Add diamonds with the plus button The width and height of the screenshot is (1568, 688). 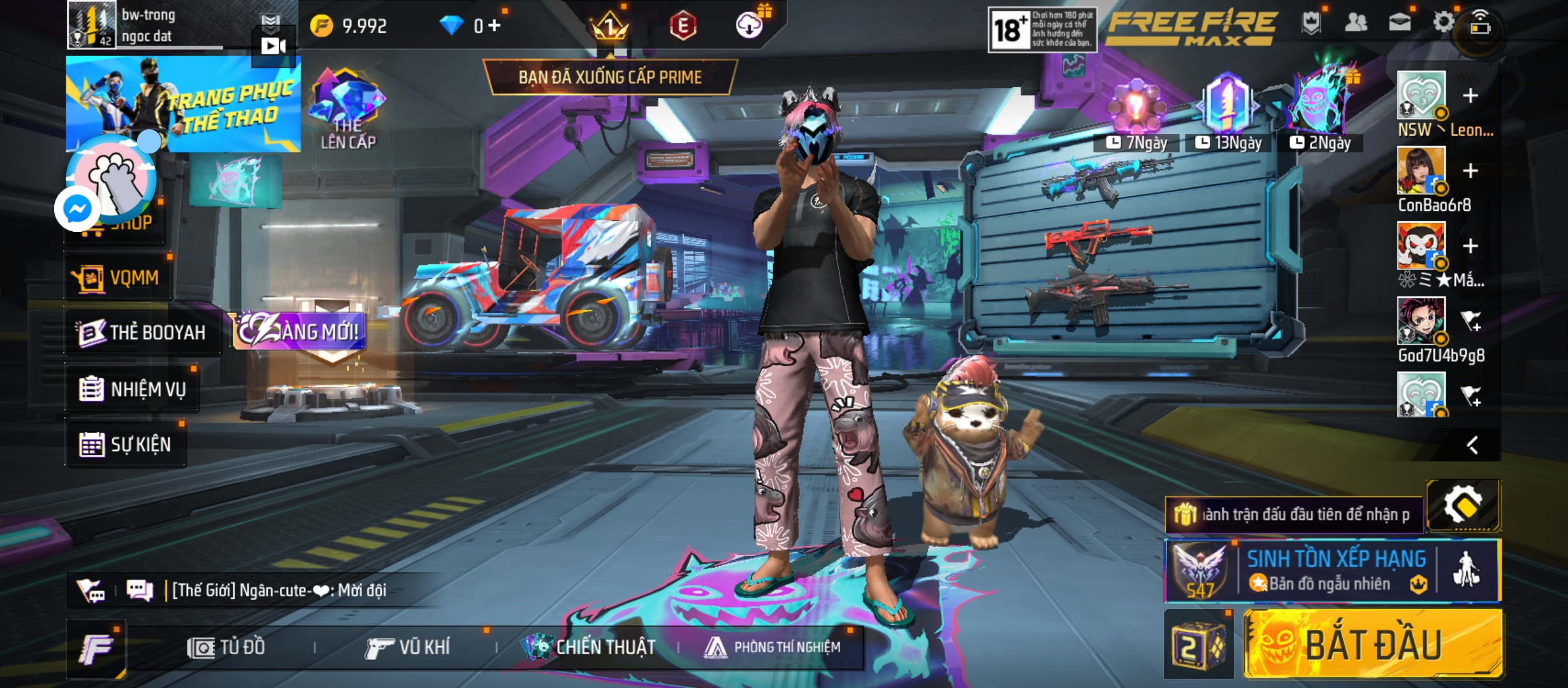495,25
